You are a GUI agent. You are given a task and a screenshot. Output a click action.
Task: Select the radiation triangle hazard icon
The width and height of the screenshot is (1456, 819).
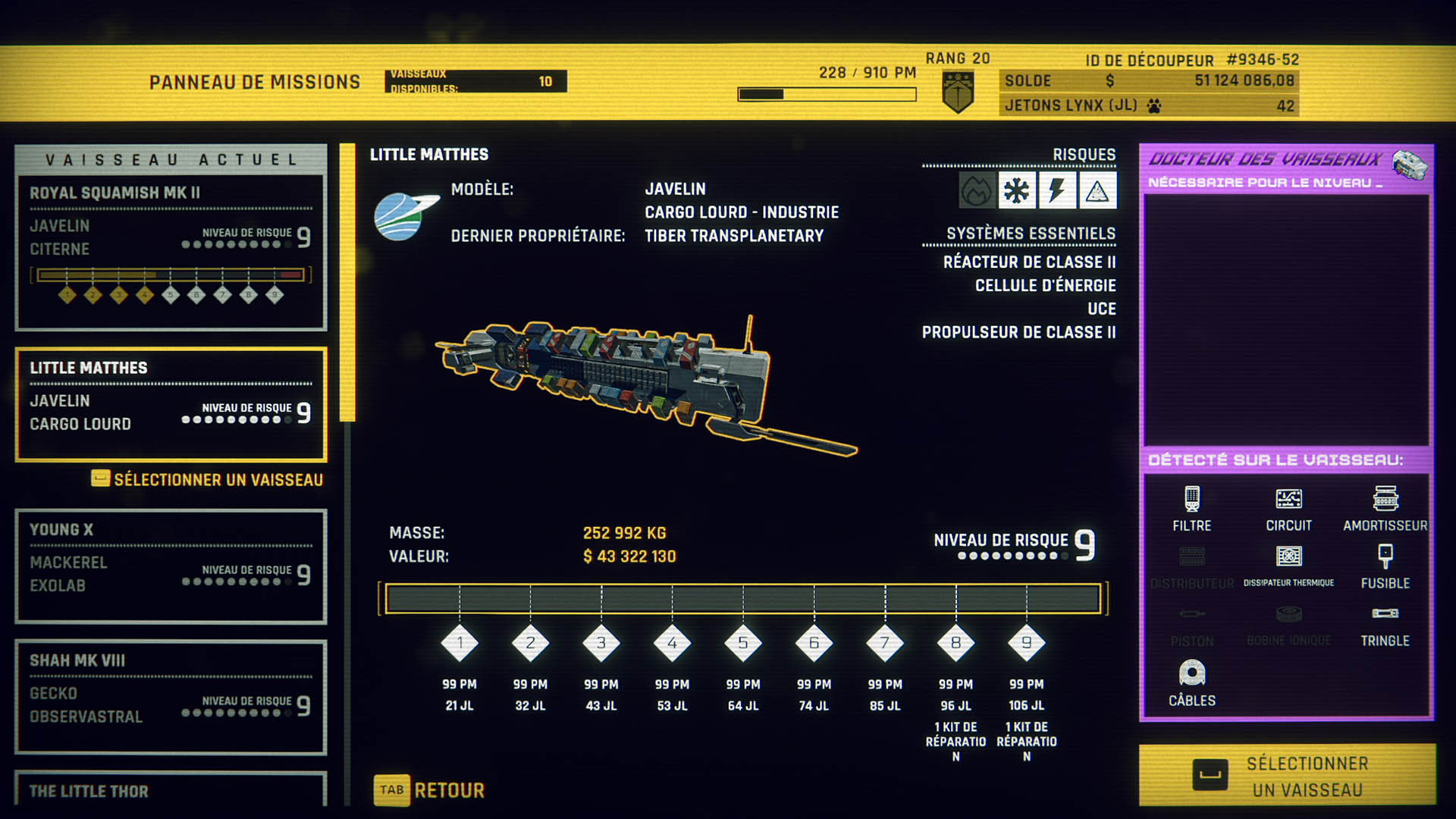(1097, 190)
